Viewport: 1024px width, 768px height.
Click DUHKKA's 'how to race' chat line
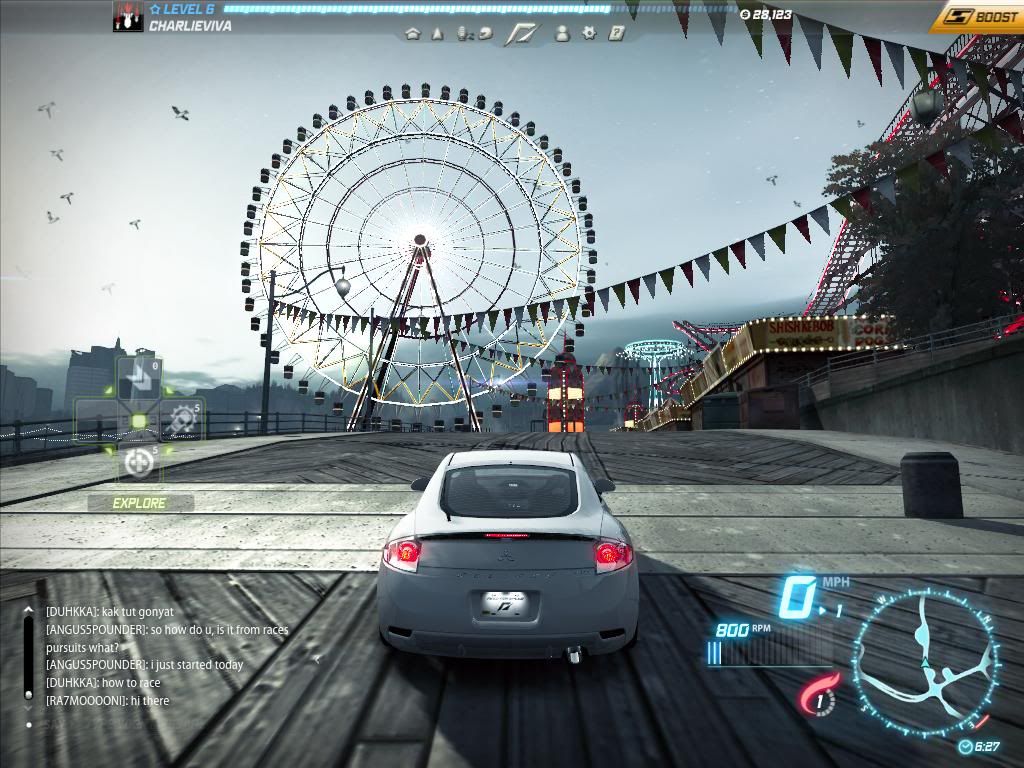[x=102, y=683]
